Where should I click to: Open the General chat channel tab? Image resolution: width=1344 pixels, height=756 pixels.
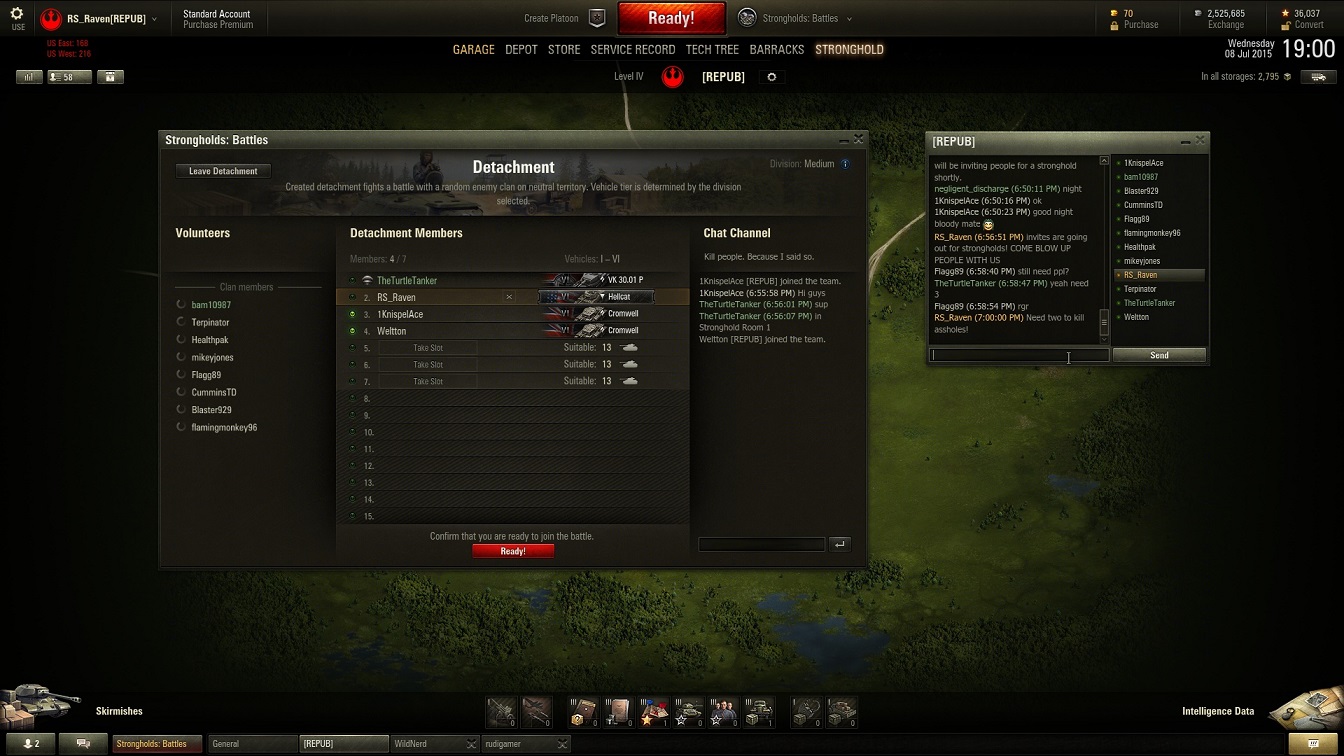(x=252, y=744)
